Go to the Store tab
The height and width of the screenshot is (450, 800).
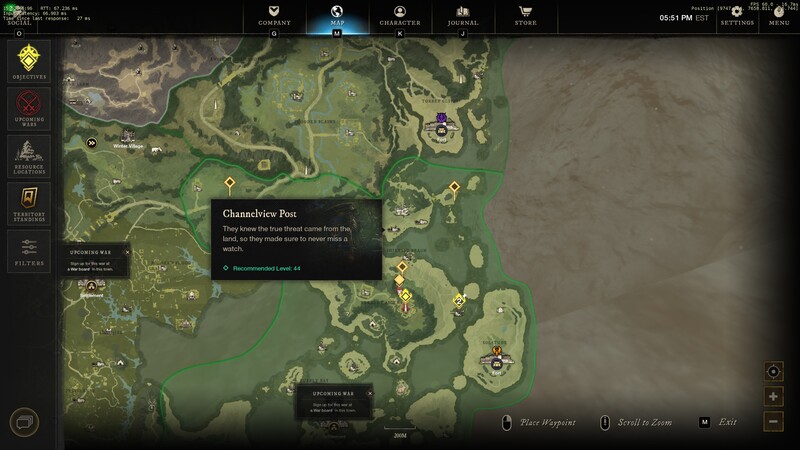pyautogui.click(x=525, y=15)
